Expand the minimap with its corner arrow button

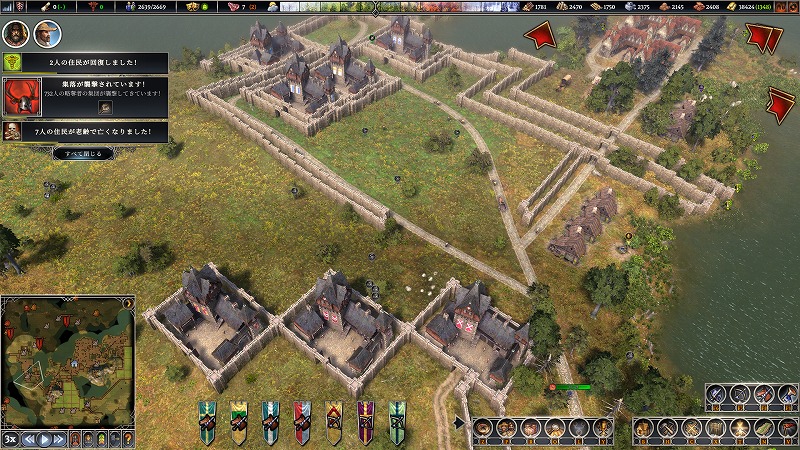129,301
